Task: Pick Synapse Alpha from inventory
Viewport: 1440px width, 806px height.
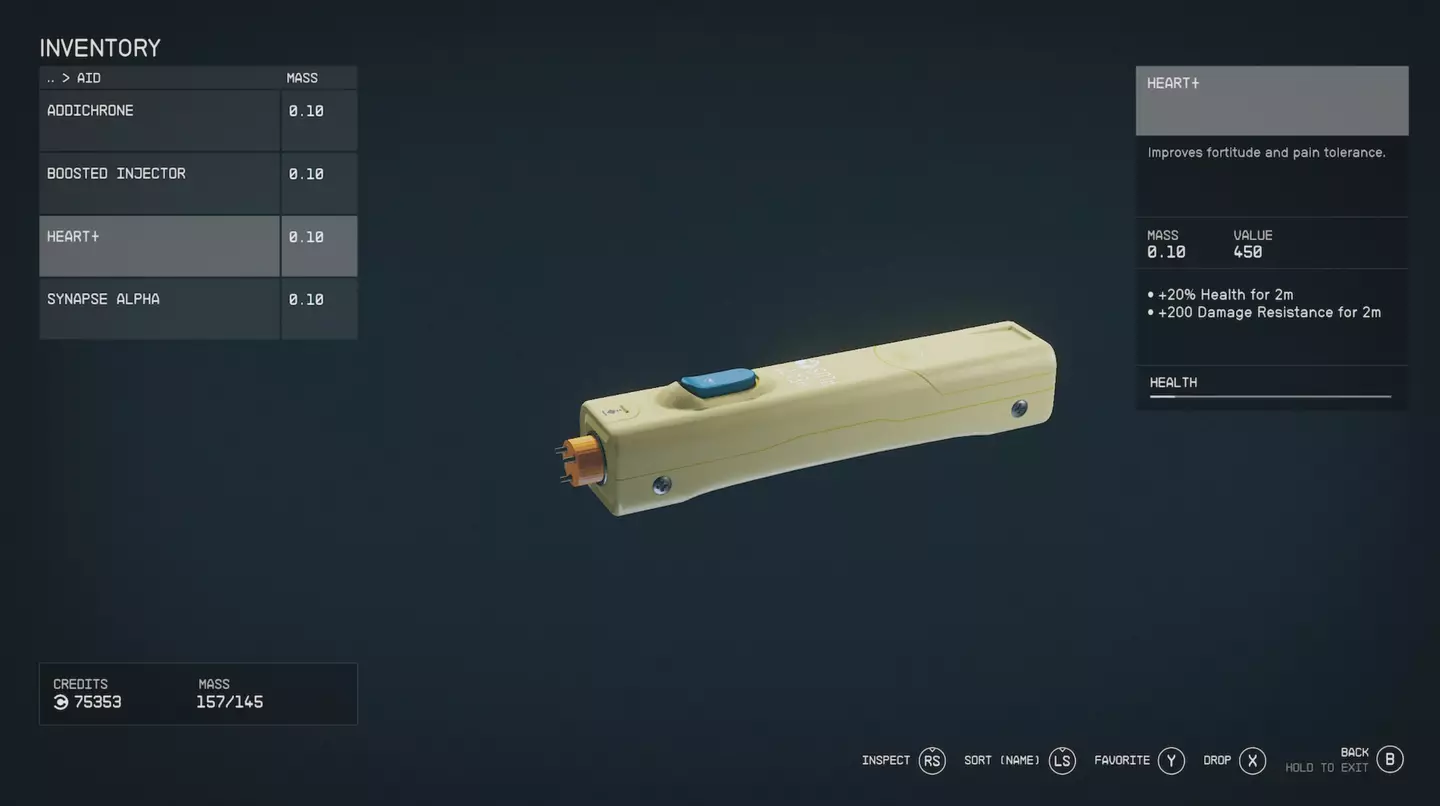Action: [x=160, y=308]
